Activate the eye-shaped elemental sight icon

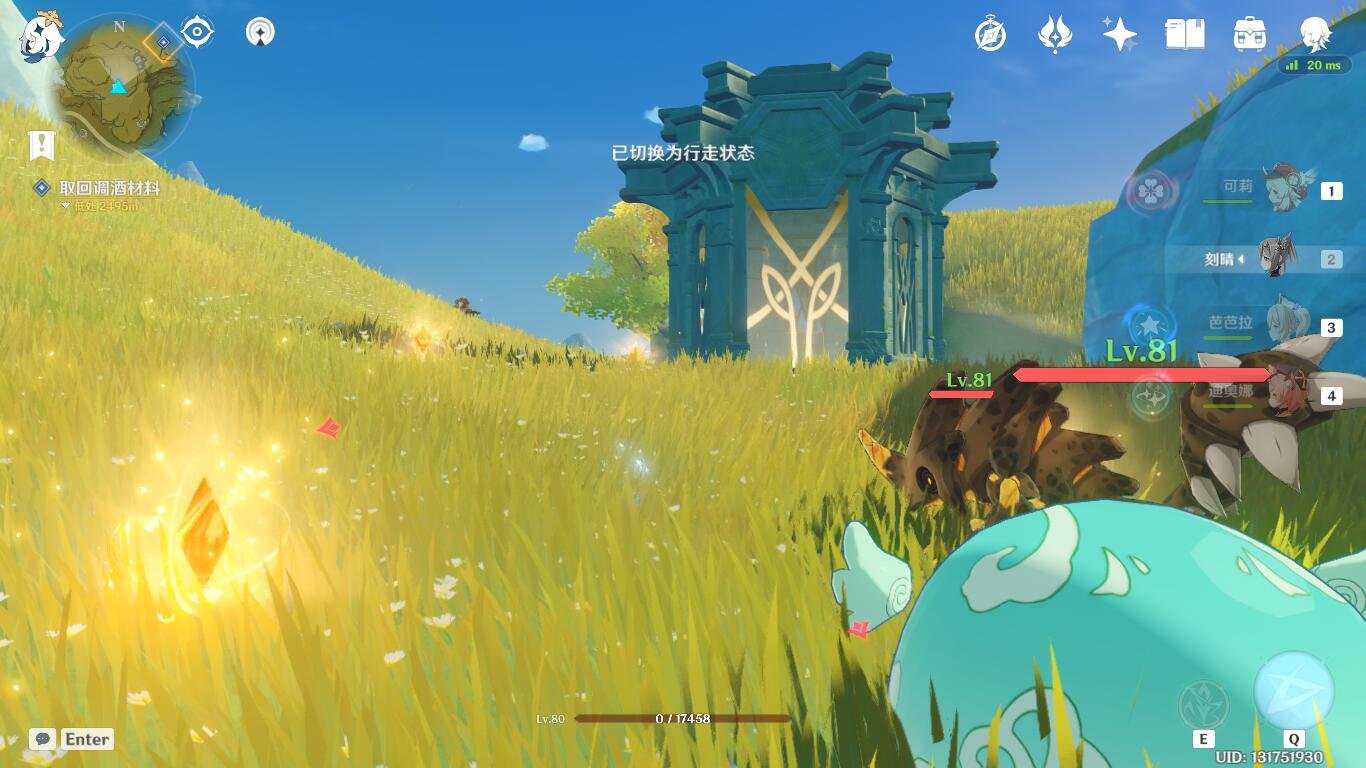coord(197,32)
